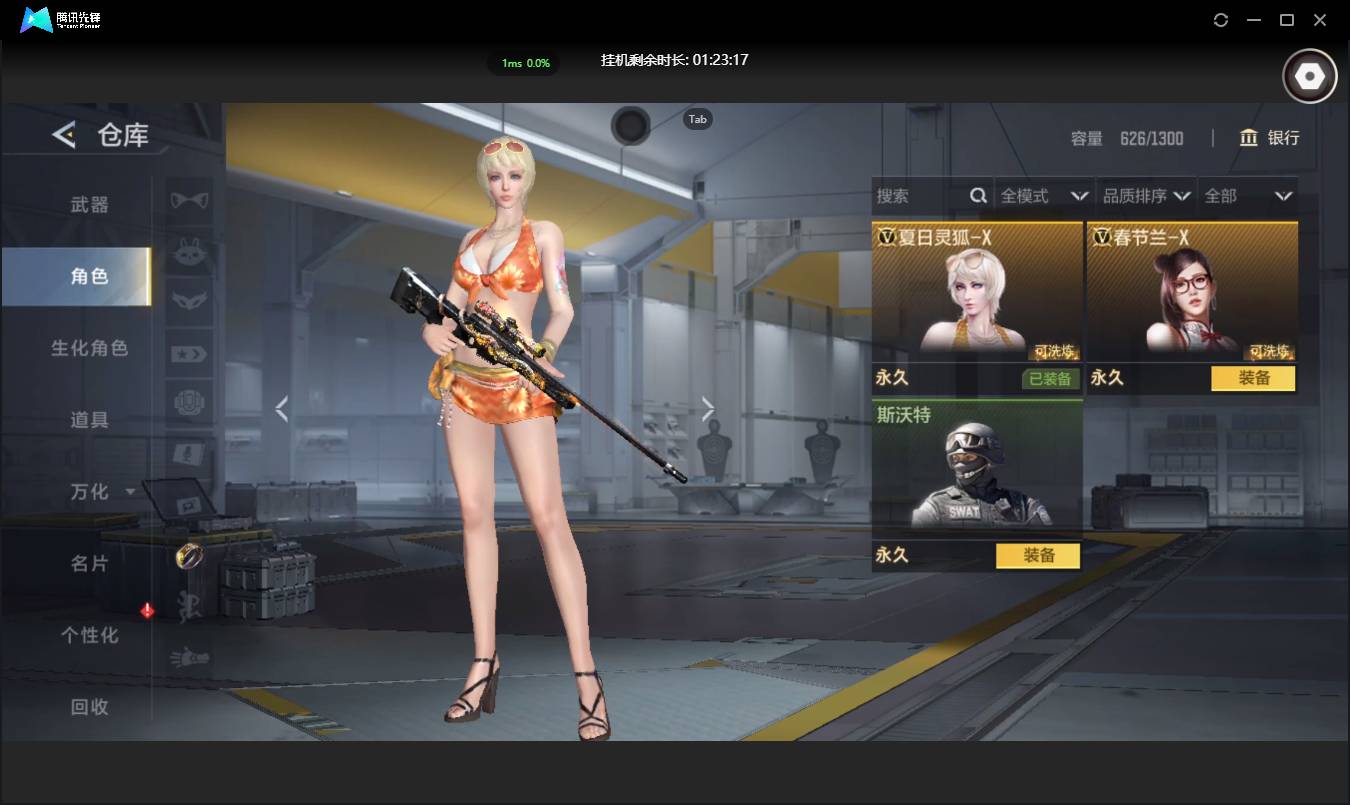The image size is (1350, 805).
Task: Open the 品质排序 sort dropdown
Action: click(x=1147, y=196)
